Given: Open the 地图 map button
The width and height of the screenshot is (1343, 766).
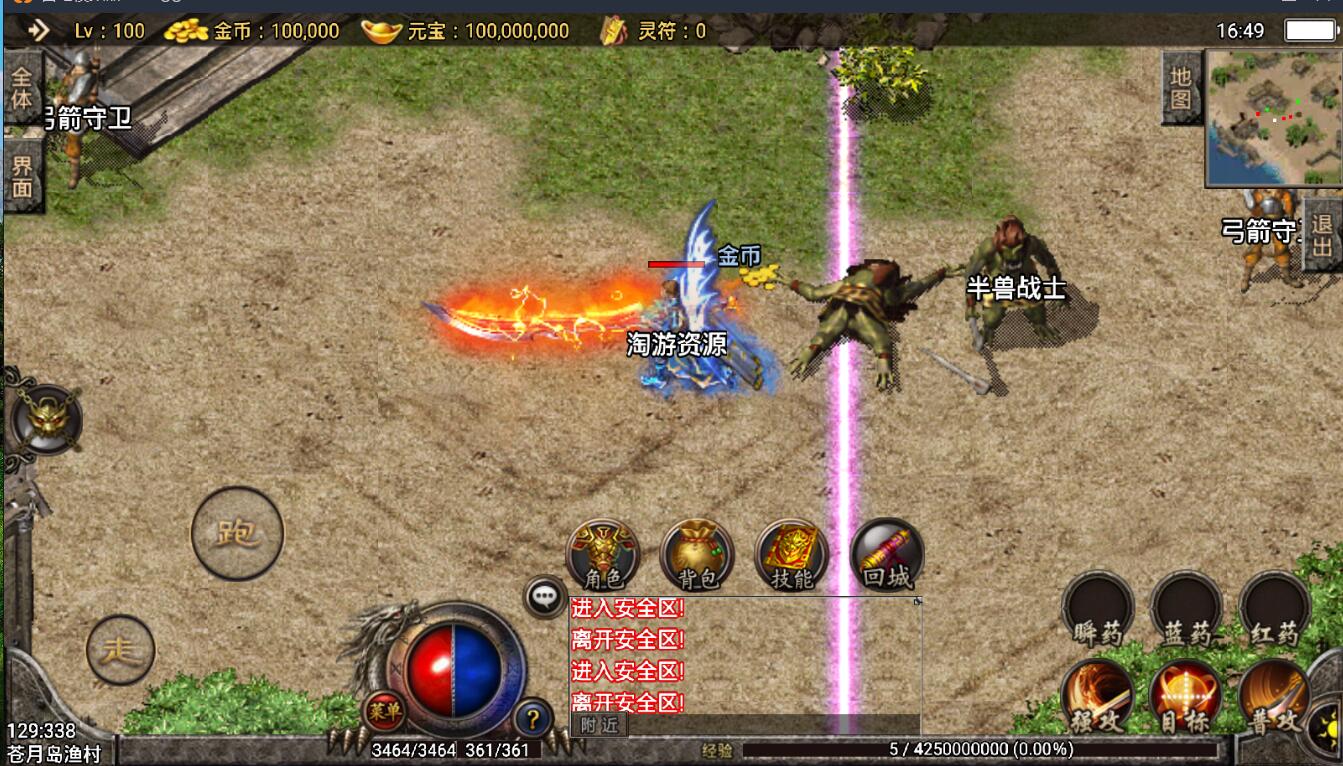Looking at the screenshot, I should tap(1181, 88).
